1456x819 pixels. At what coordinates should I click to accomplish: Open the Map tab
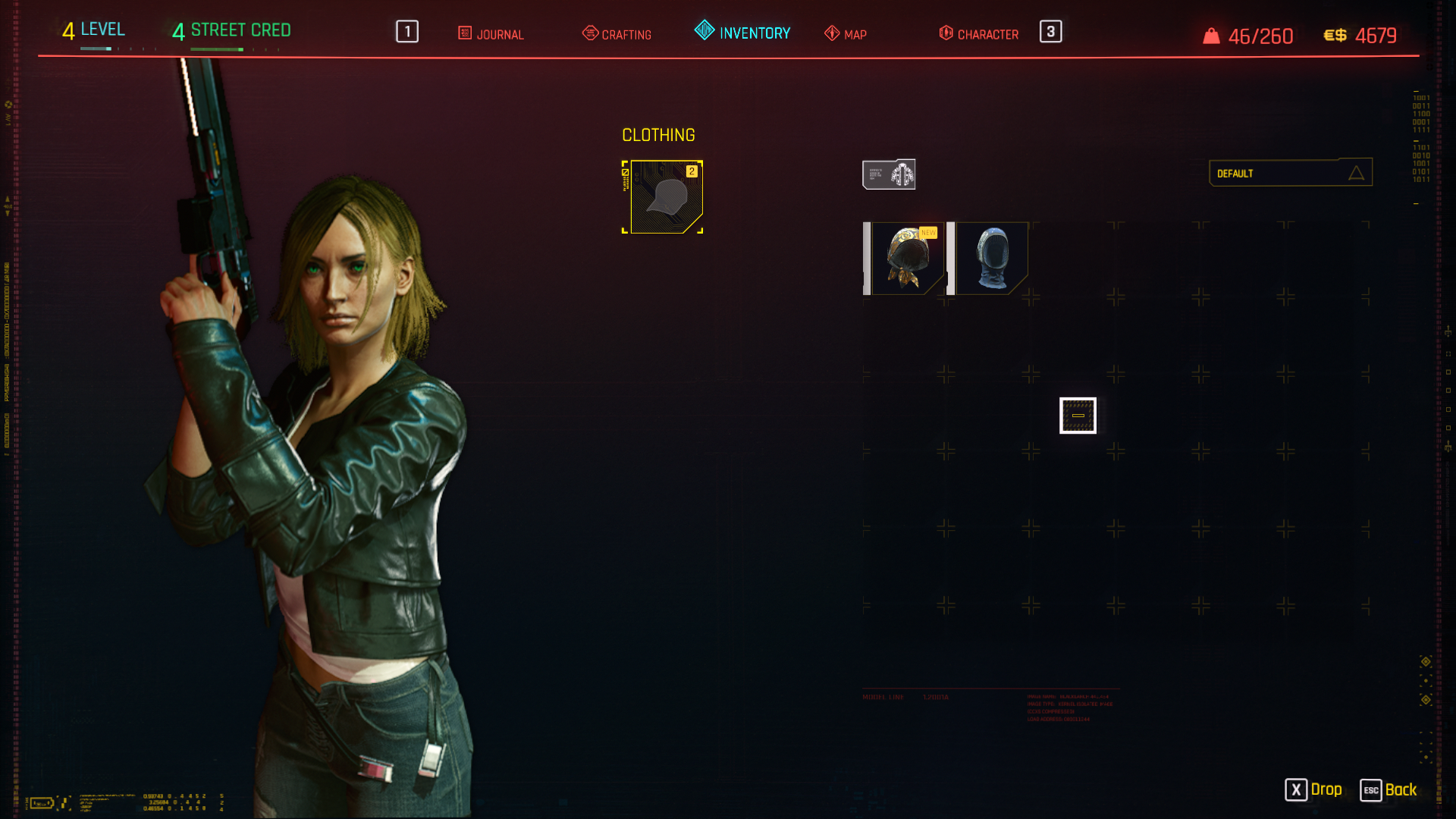tap(846, 34)
